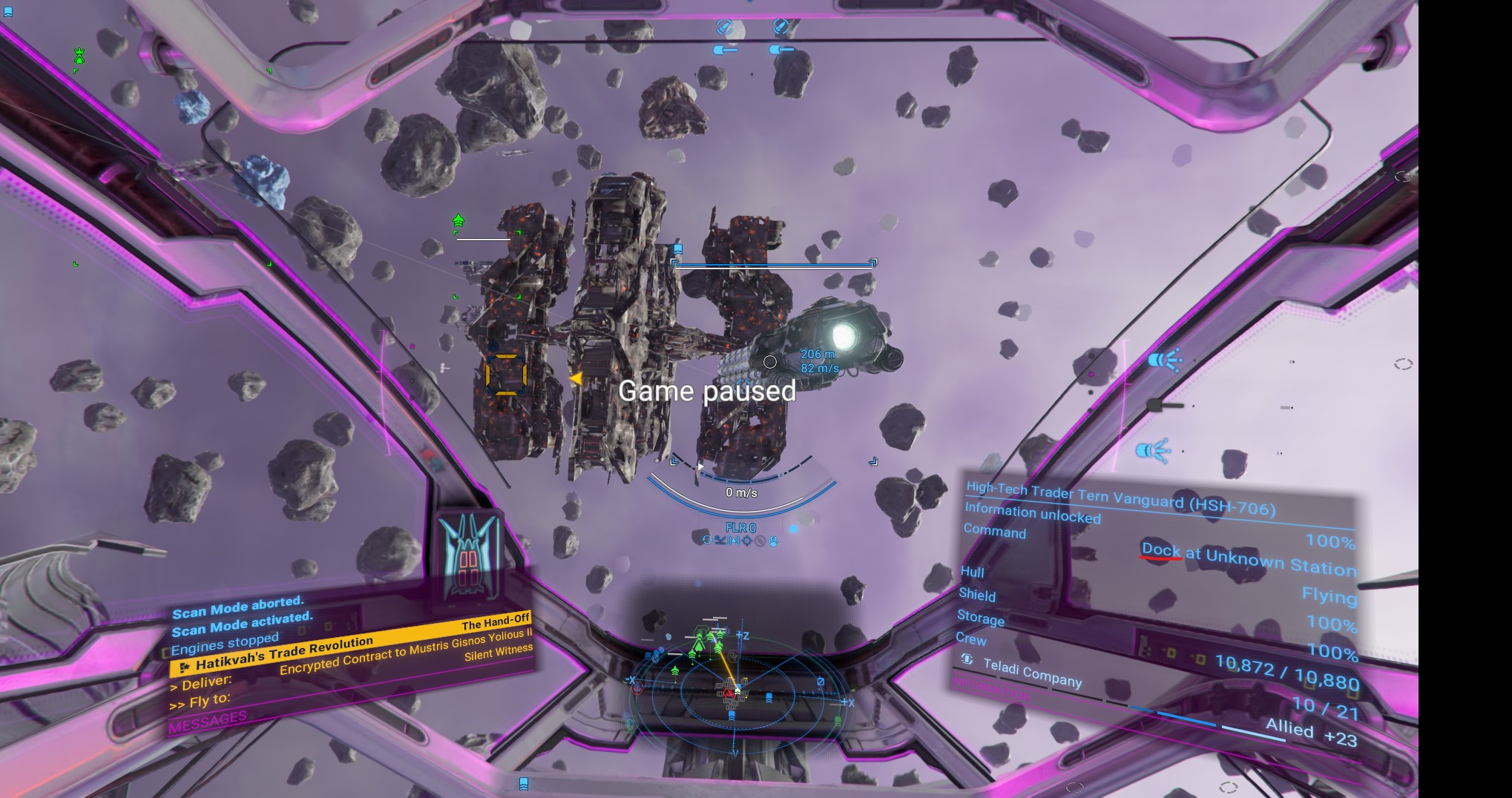
Task: Select the Hatikvah's Trade Revolution mission header
Action: click(285, 653)
